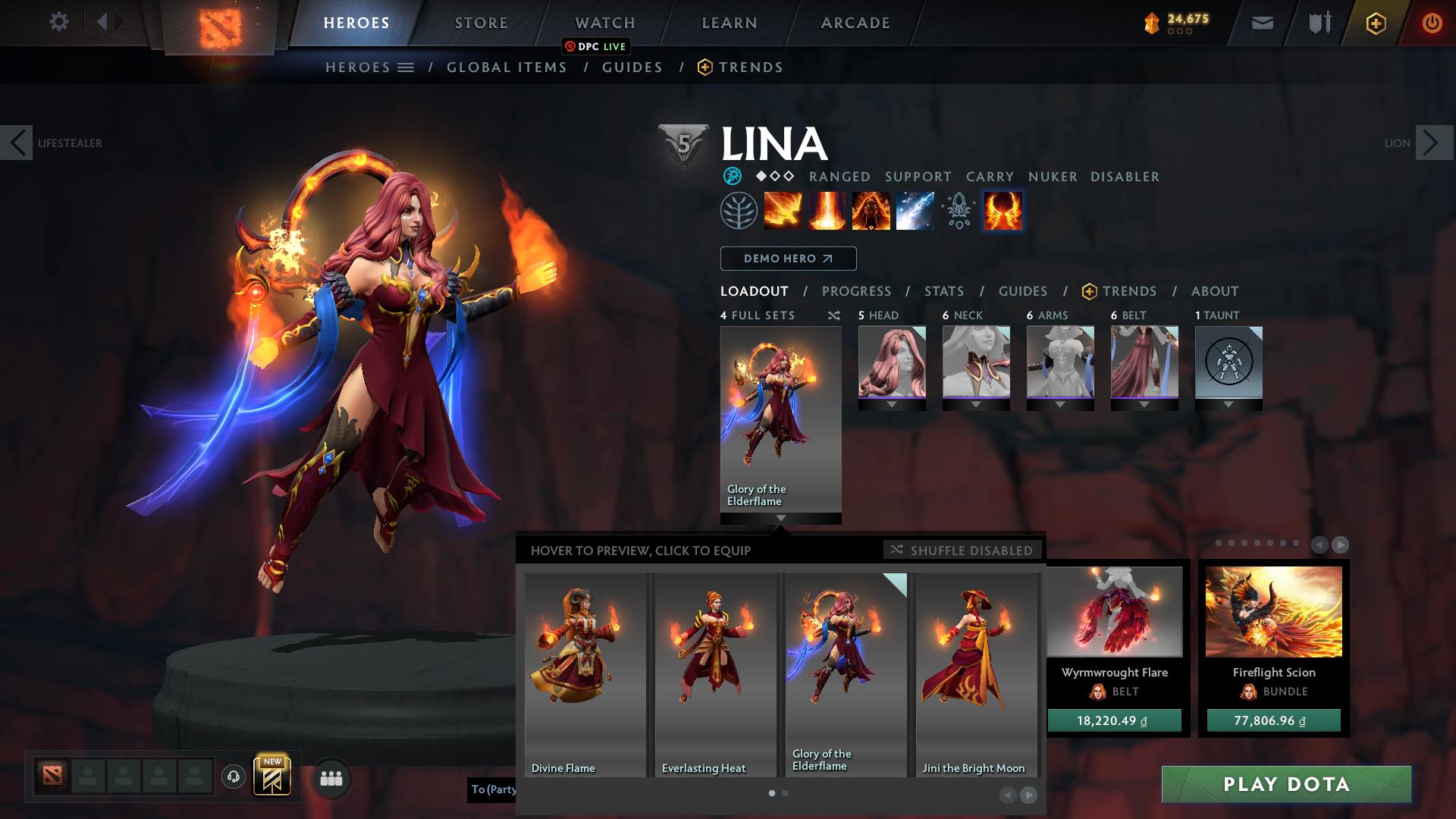Open the Arcade section
The height and width of the screenshot is (819, 1456).
(855, 23)
